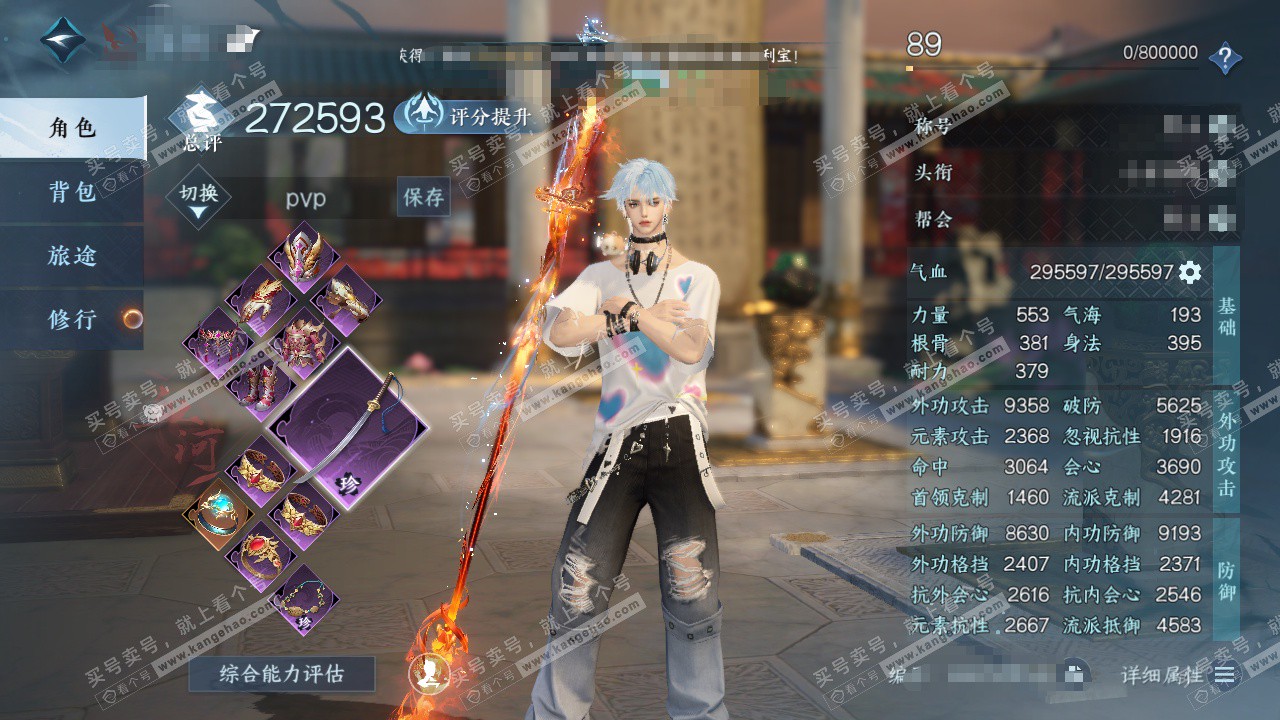Go to the 修行 cultivation tab
This screenshot has height=720, width=1280.
point(72,320)
